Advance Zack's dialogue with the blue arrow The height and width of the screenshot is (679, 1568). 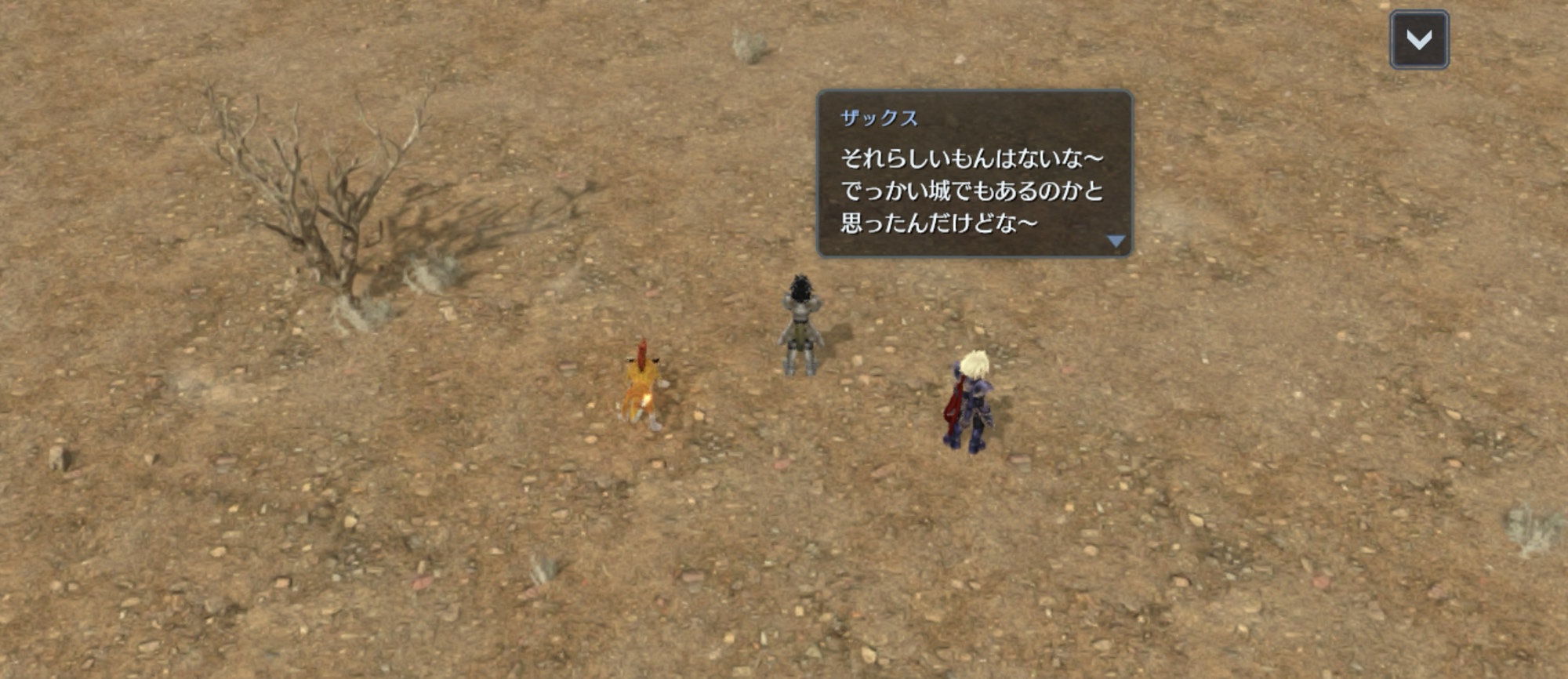(1115, 241)
